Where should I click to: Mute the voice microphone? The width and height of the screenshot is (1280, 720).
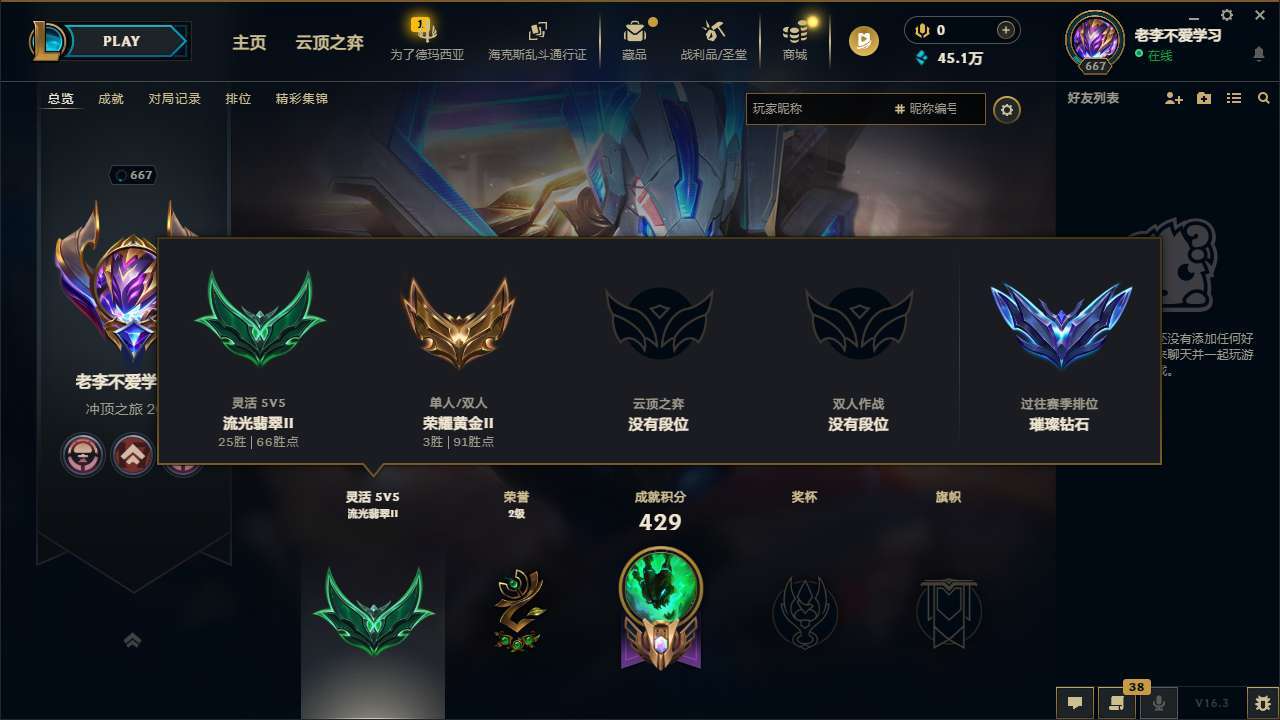pyautogui.click(x=1159, y=703)
